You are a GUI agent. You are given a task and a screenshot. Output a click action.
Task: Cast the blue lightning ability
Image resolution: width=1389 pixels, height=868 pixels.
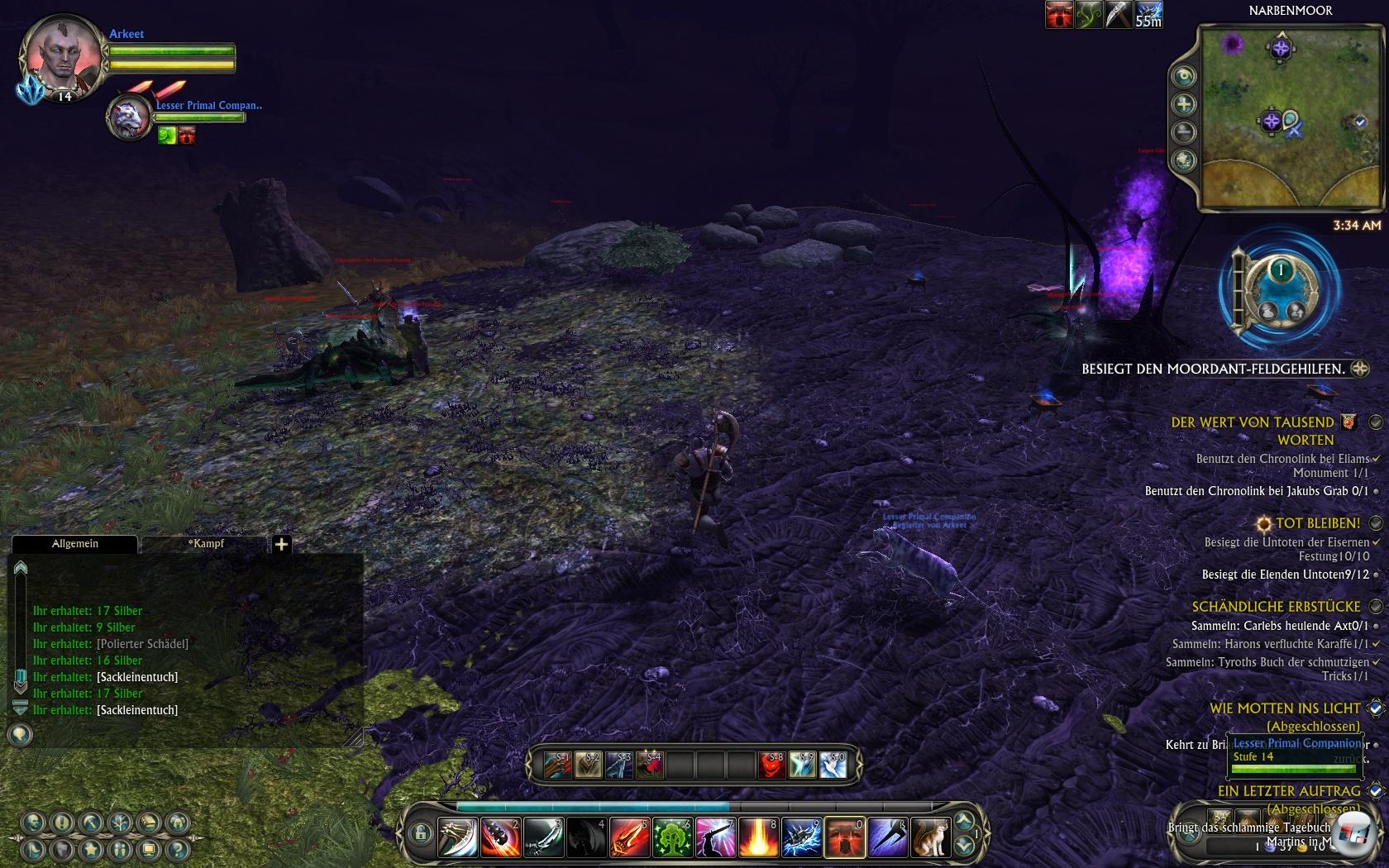[x=801, y=837]
